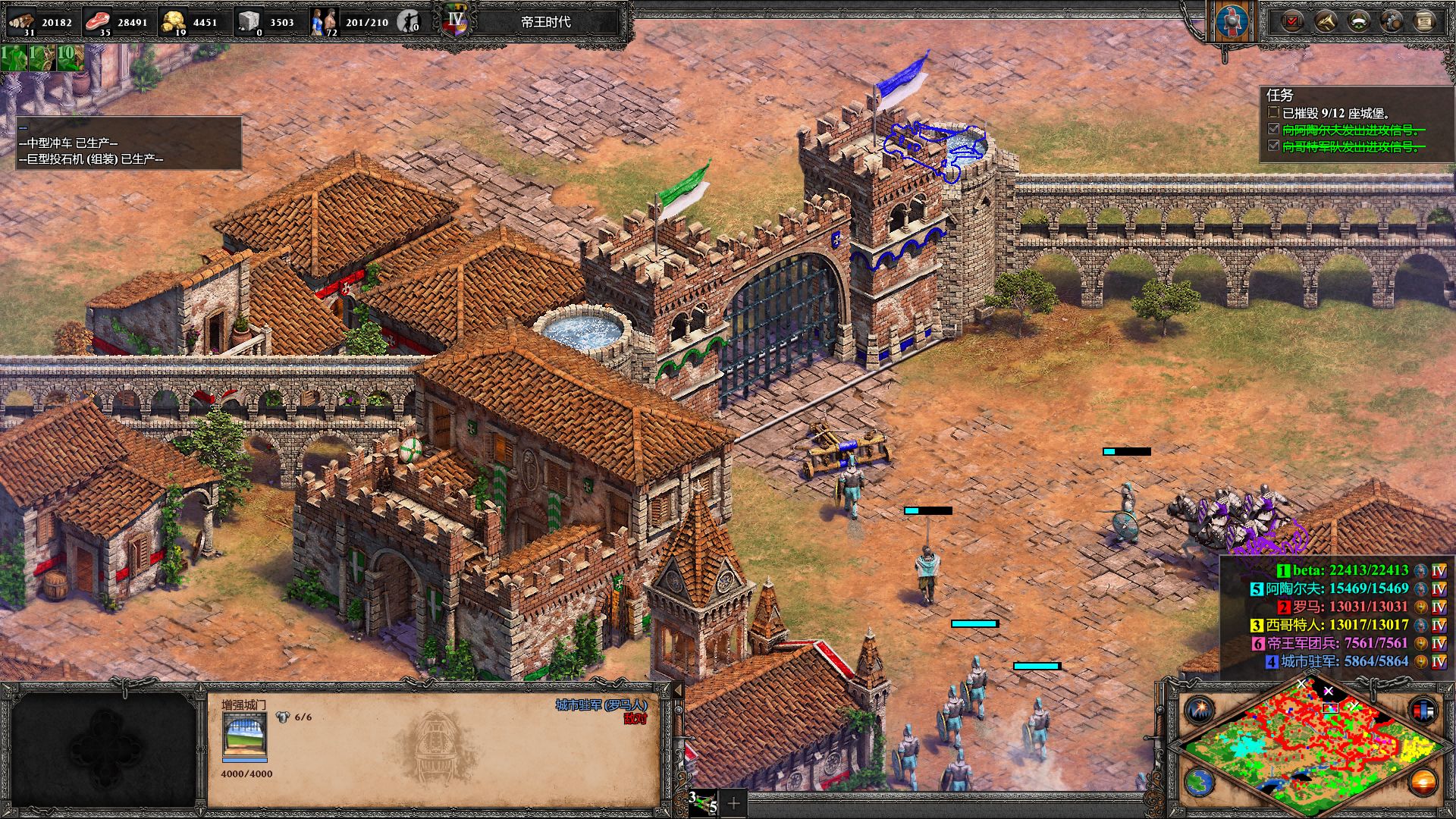Click the gold resource icon
This screenshot has height=819, width=1456.
coord(174,21)
